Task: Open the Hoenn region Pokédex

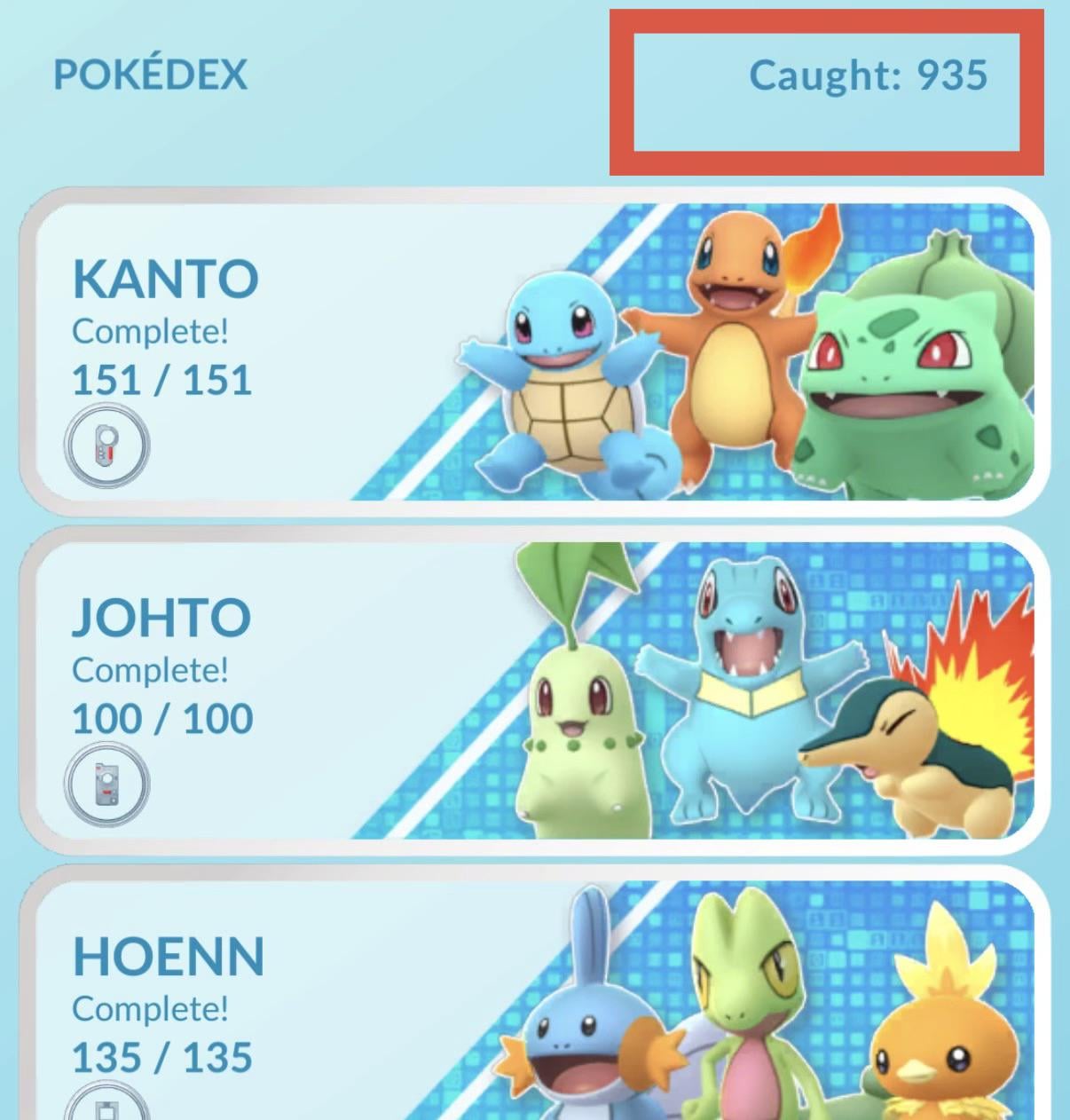Action: click(532, 1003)
